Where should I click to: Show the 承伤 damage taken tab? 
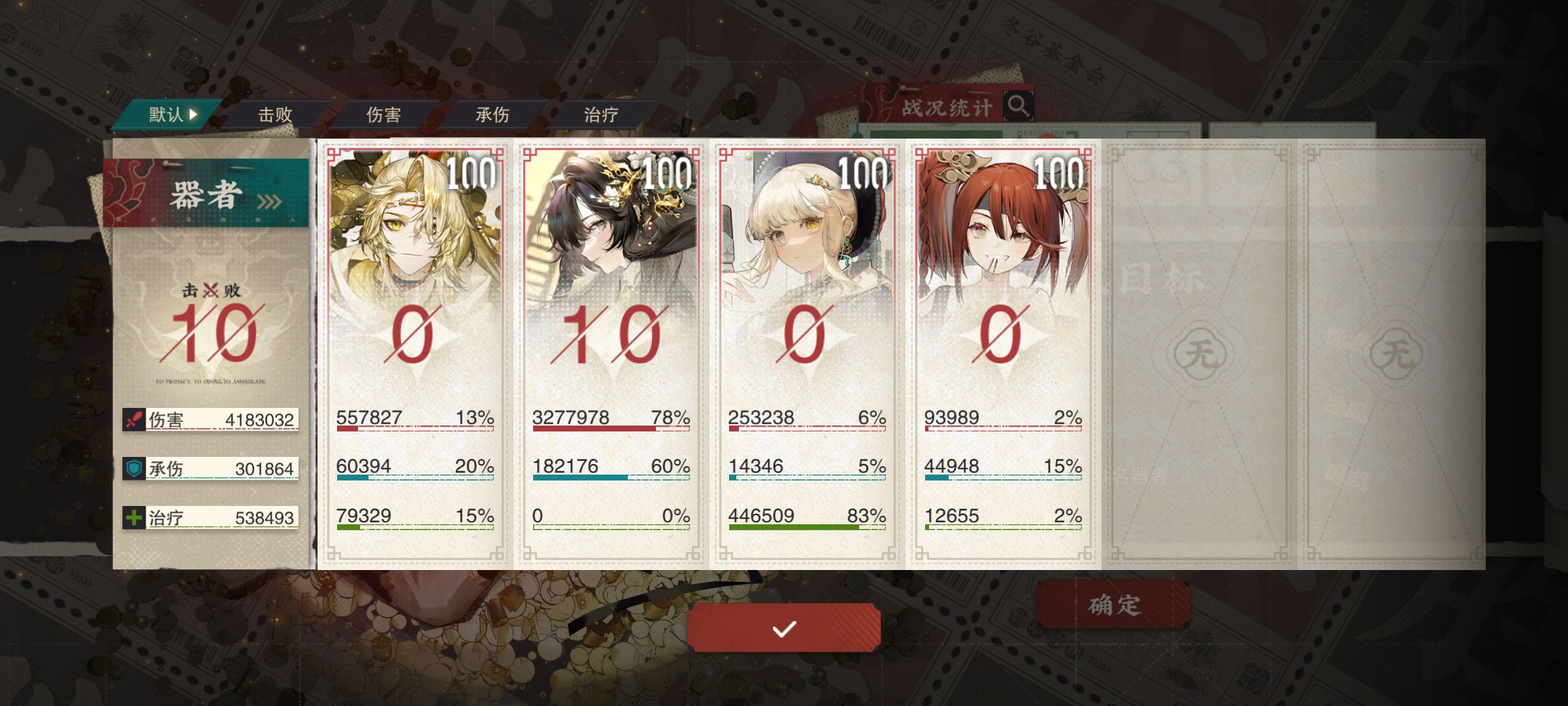492,115
